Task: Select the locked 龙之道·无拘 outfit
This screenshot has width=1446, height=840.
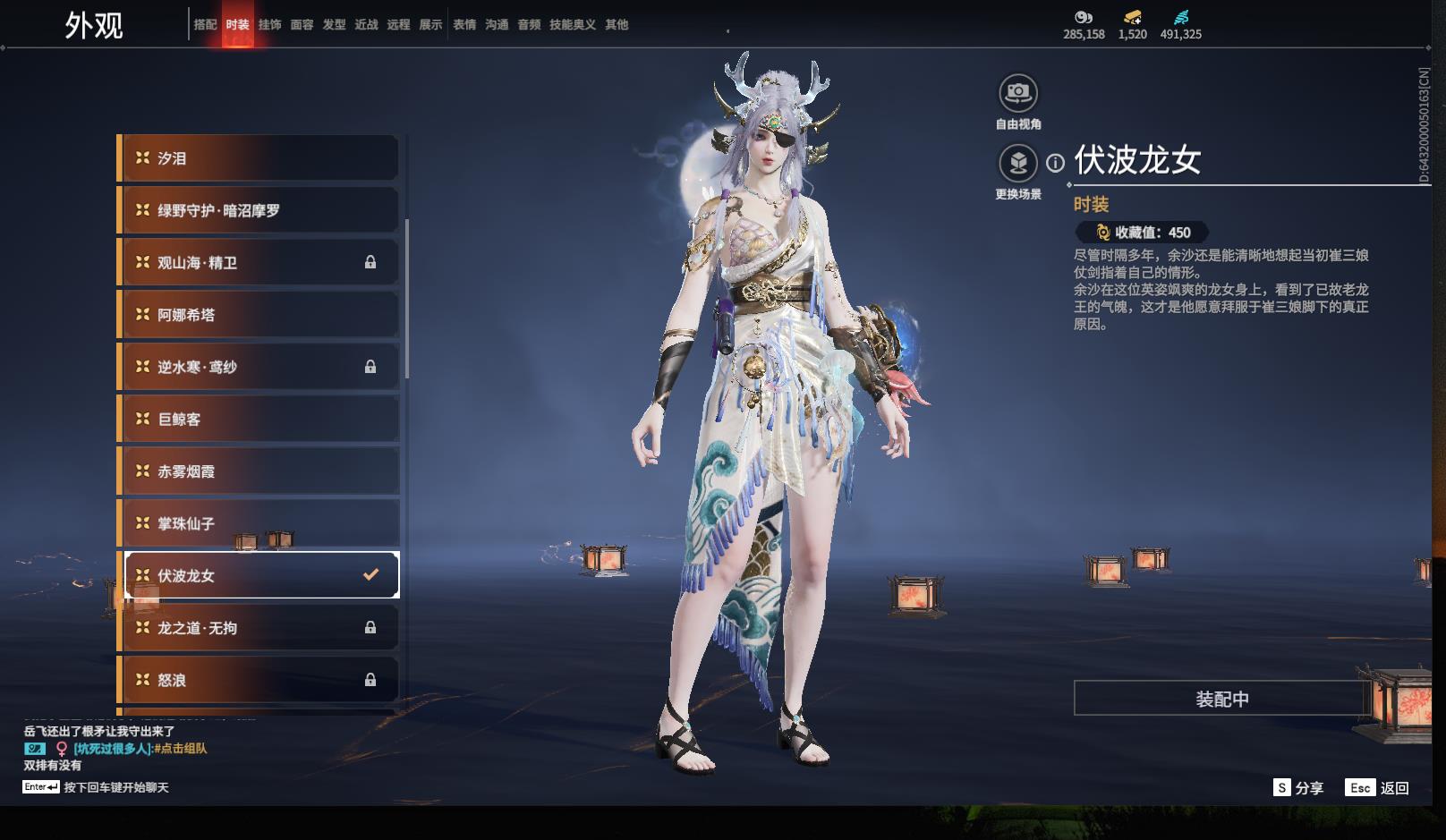Action: tap(259, 628)
